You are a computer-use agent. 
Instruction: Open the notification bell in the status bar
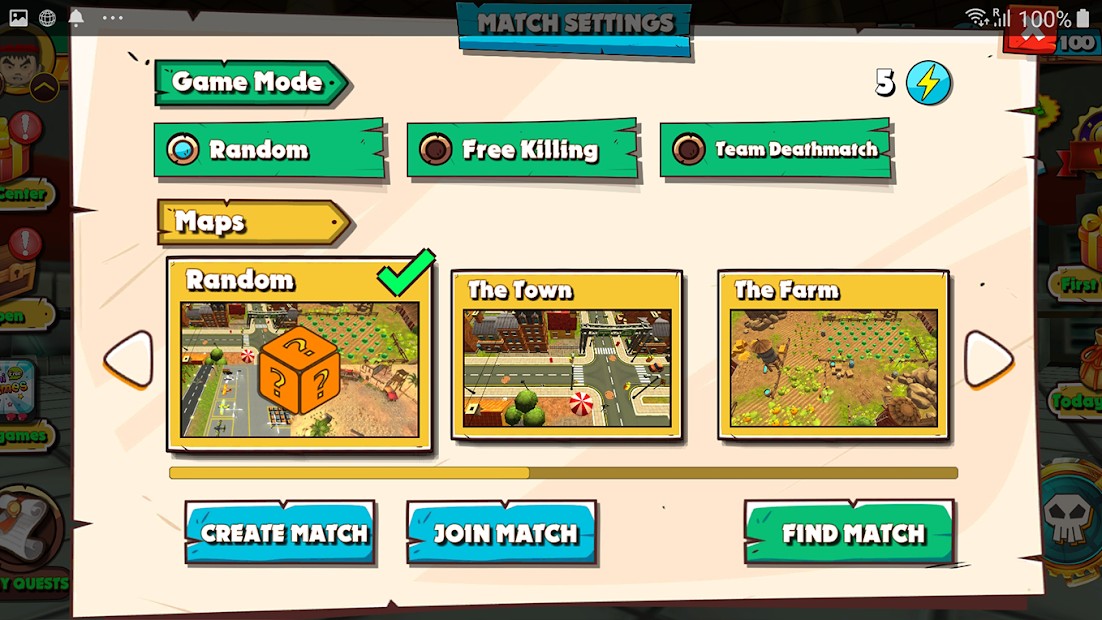click(76, 18)
